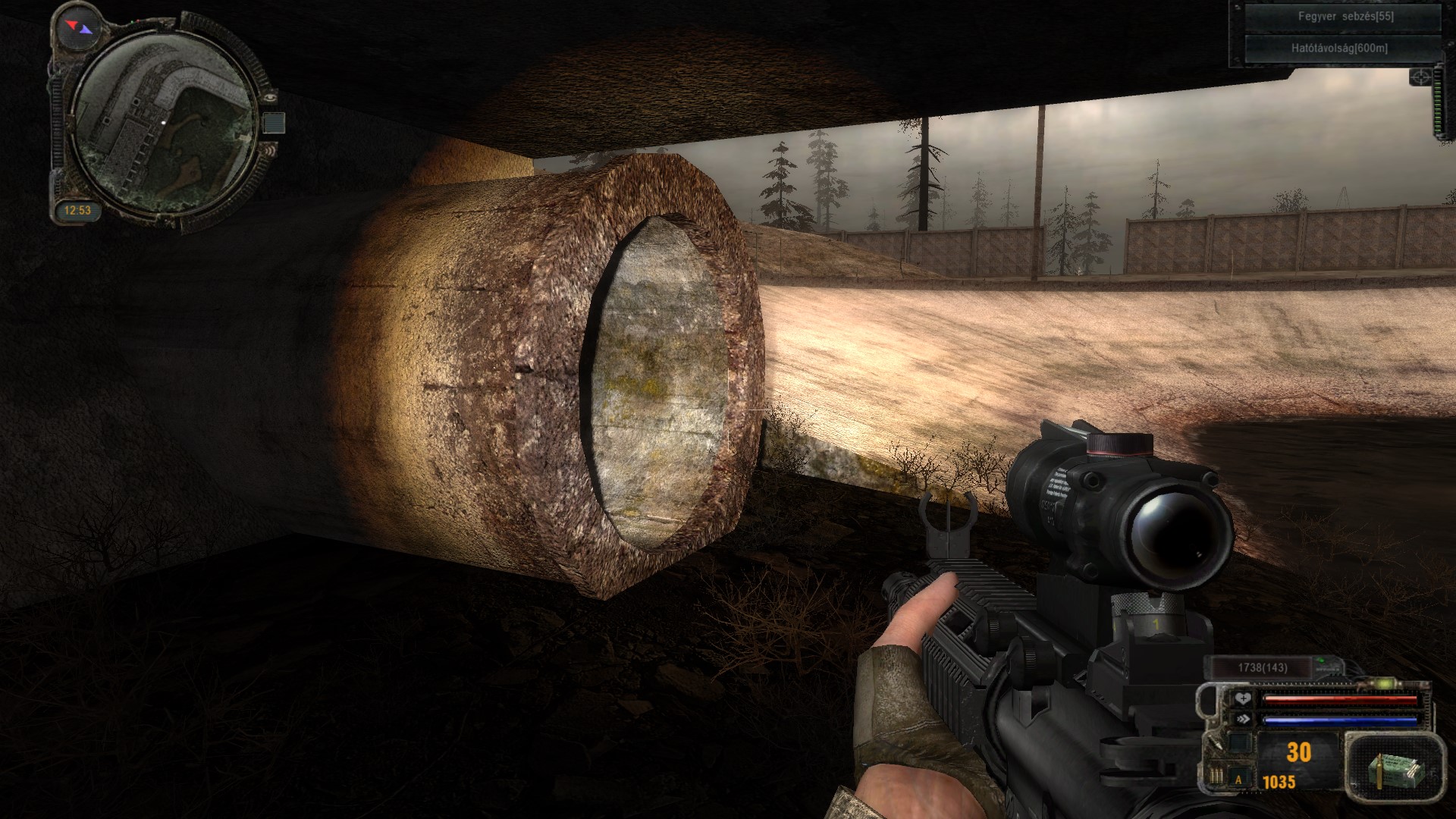This screenshot has height=819, width=1456.
Task: Click the crosshair weapon condition icon
Action: point(1420,77)
